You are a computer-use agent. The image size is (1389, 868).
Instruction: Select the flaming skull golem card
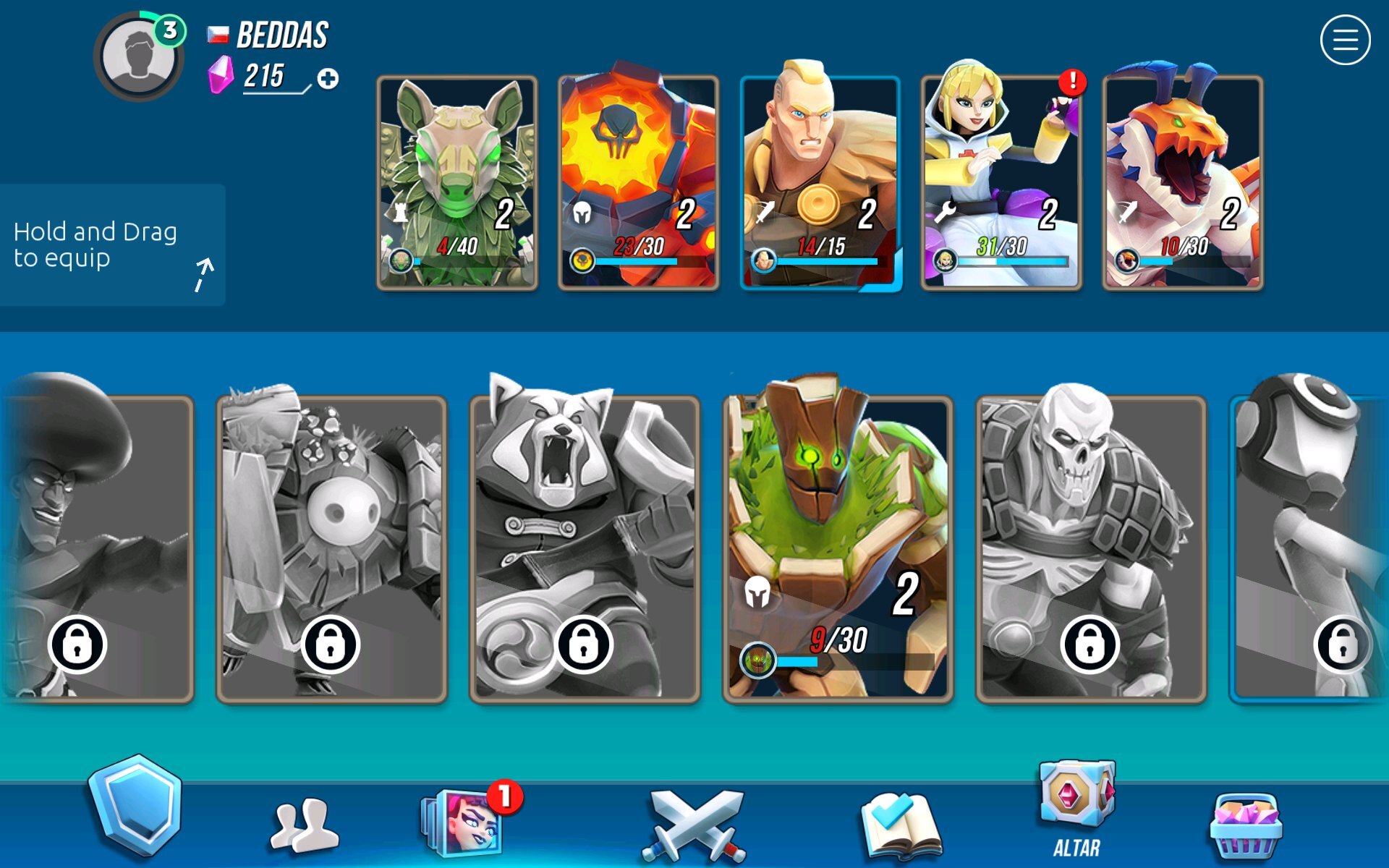tap(639, 184)
